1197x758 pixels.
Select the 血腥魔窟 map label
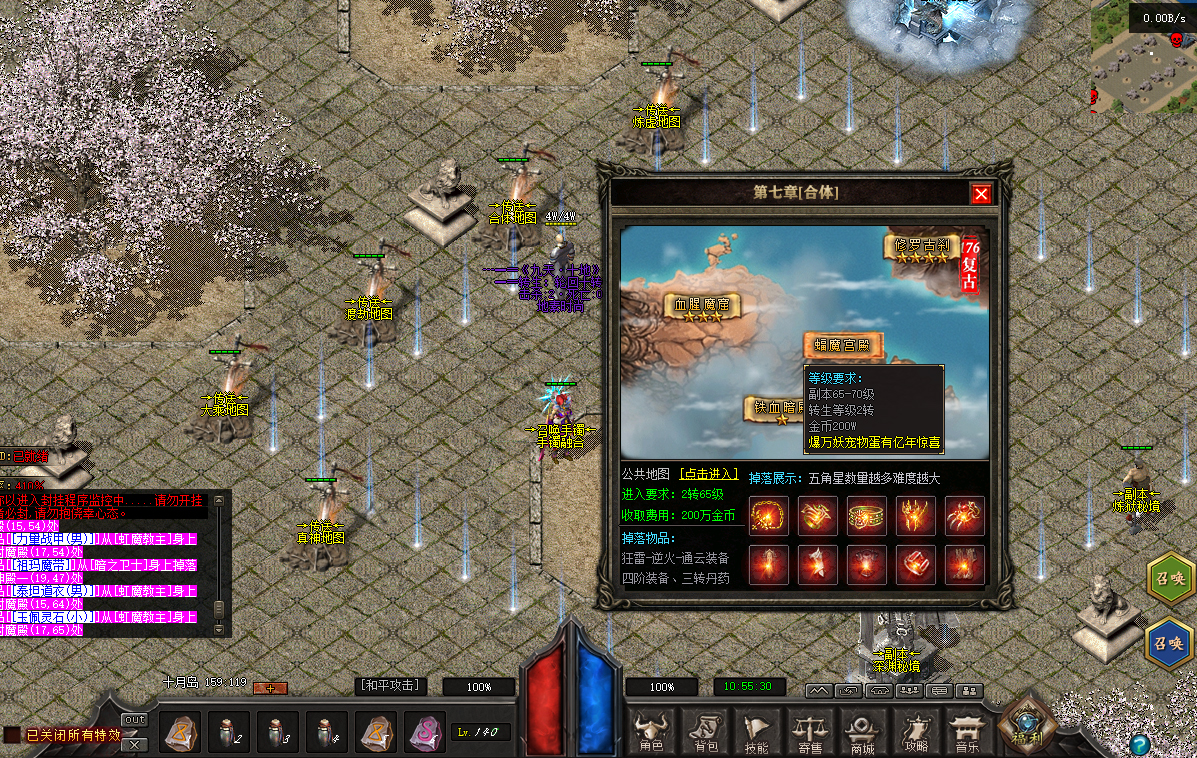pos(702,305)
